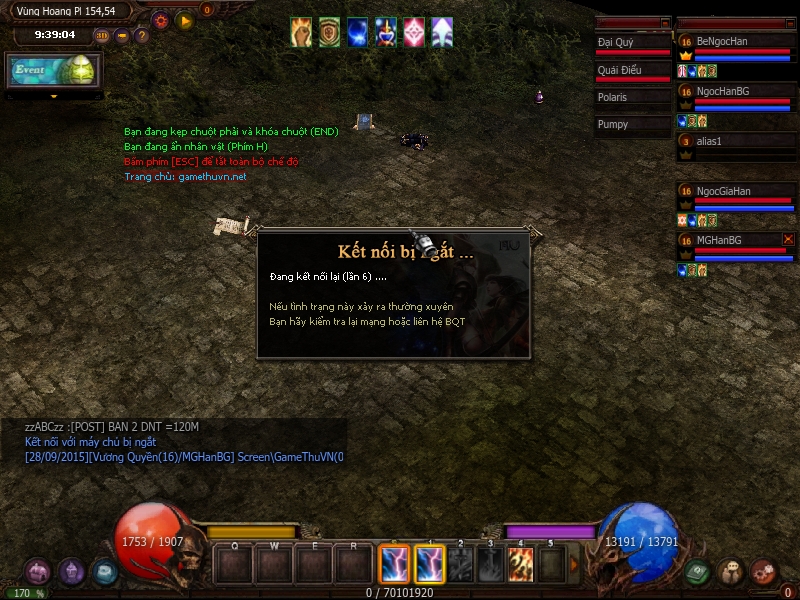Screen dimensions: 800x600
Task: Remove MGHanBG with the X button
Action: 788,240
